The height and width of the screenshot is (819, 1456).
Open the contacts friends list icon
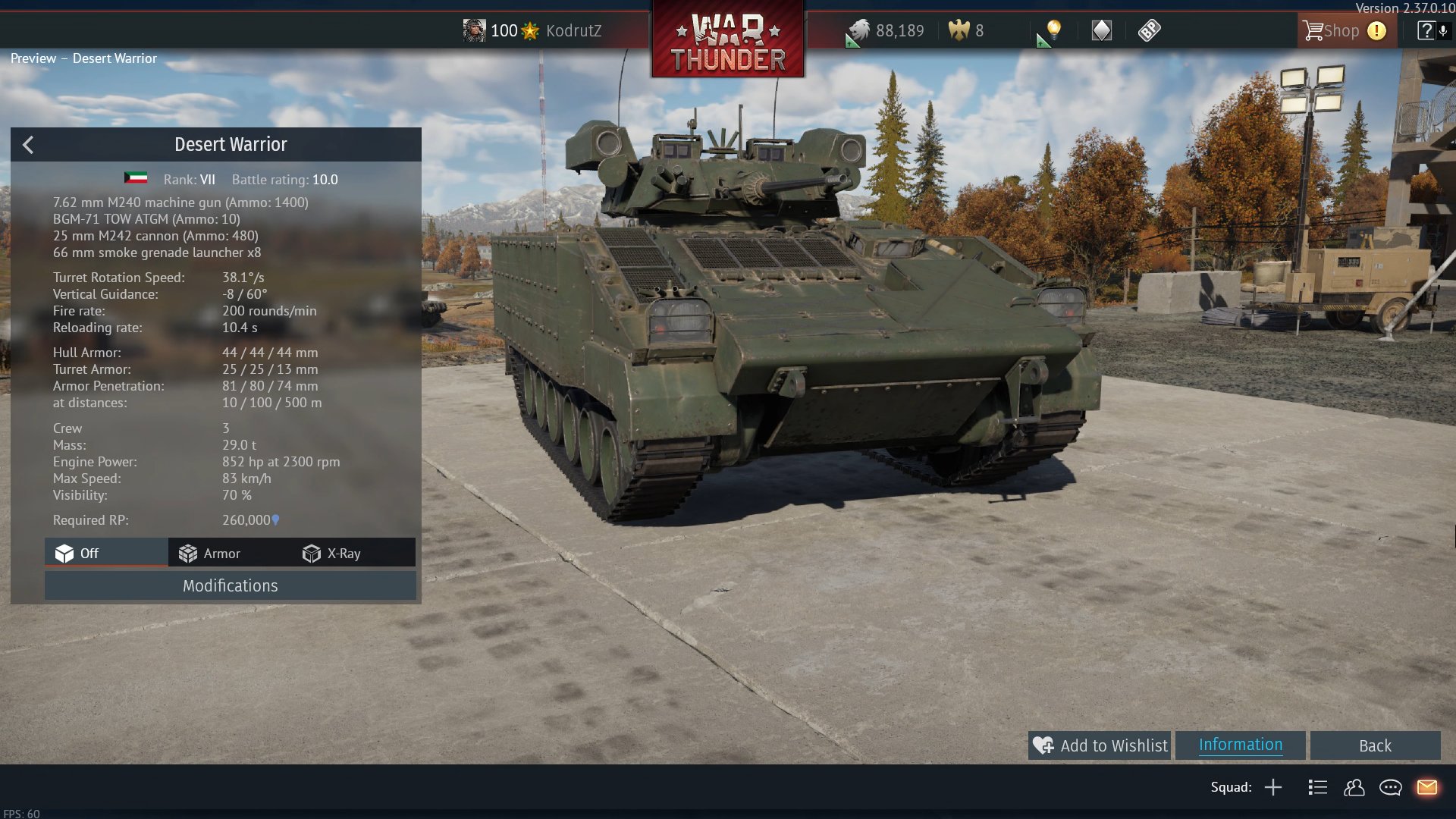pyautogui.click(x=1354, y=787)
